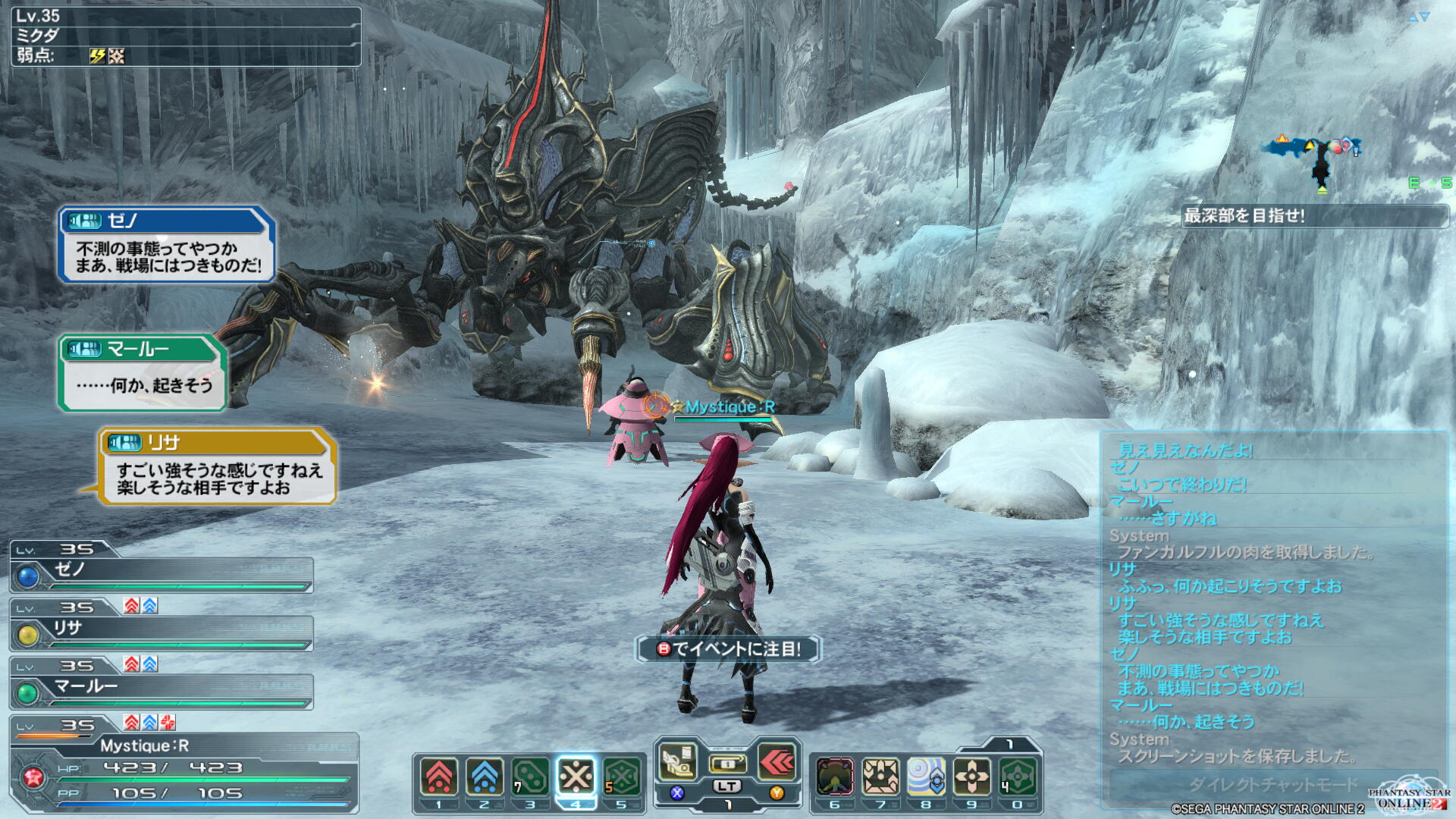Use the blue ripple skill in slot 8

point(926,777)
